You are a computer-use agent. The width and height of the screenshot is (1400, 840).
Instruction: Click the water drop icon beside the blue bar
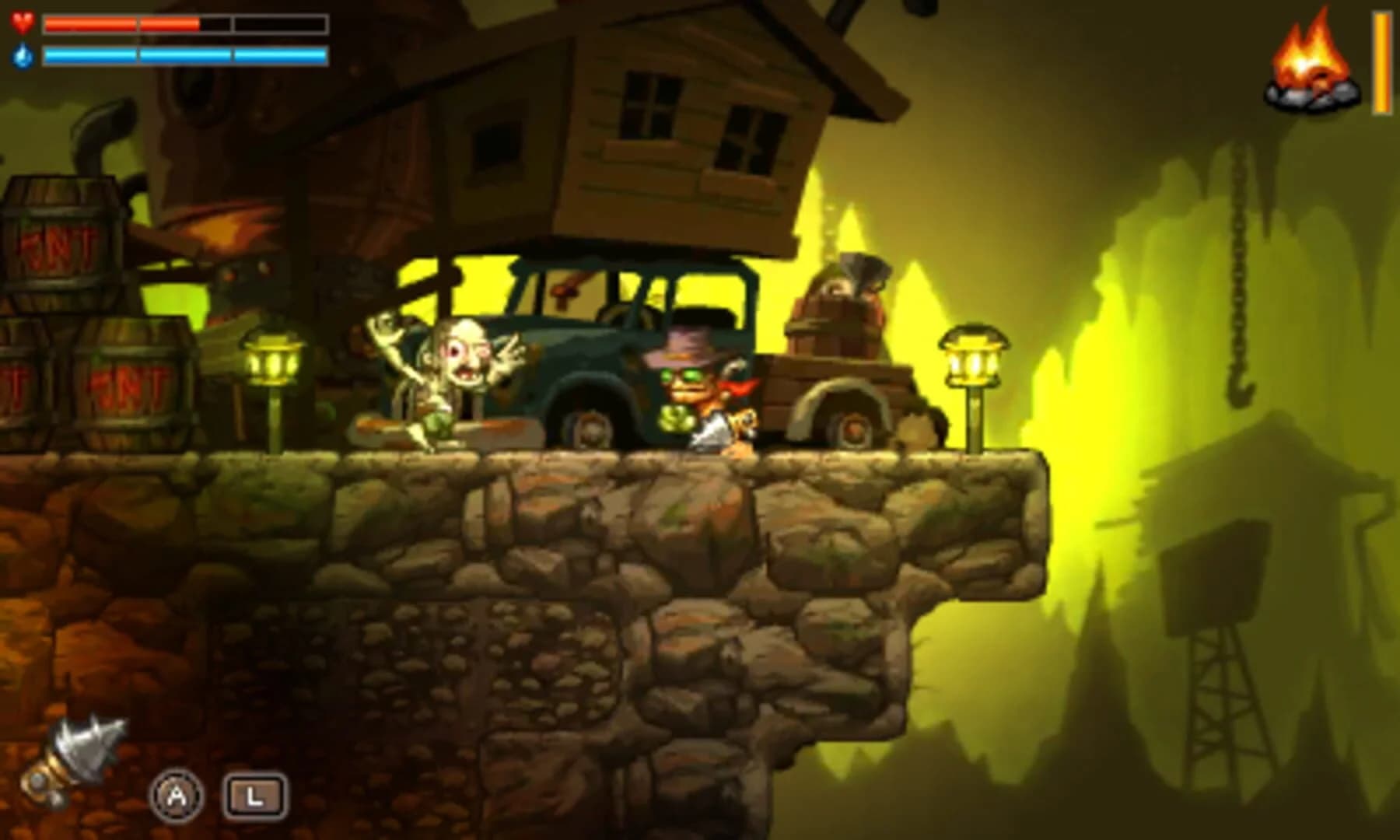click(23, 57)
